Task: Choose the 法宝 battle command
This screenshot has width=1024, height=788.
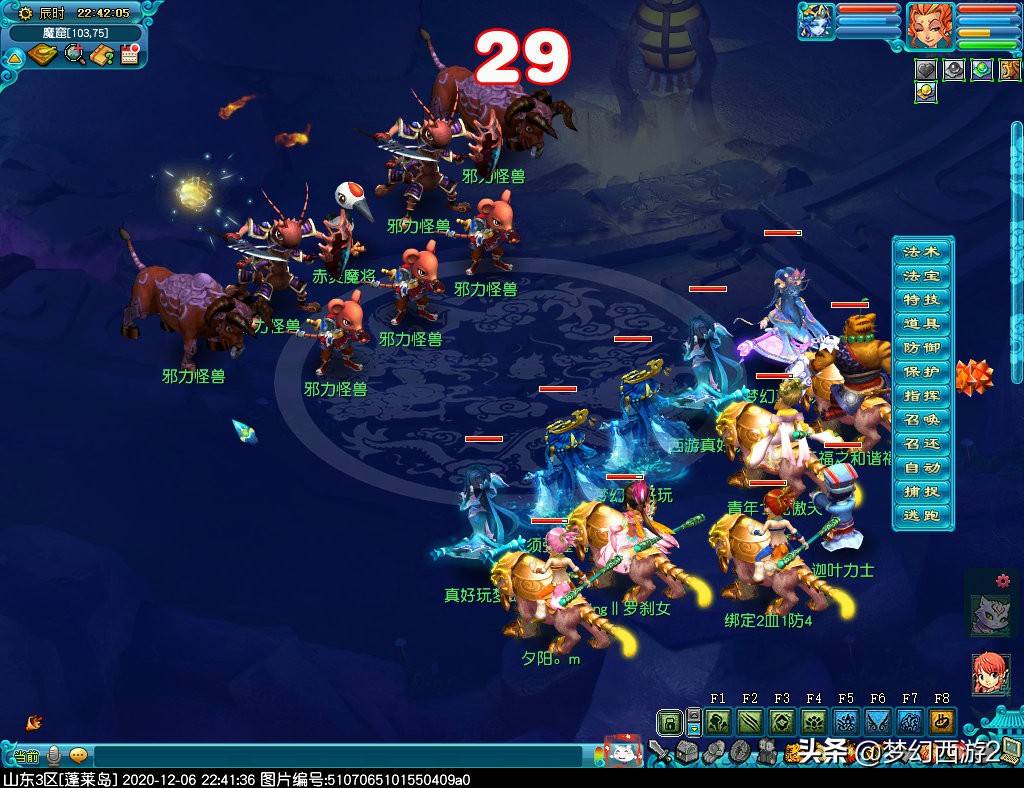Action: click(x=921, y=275)
